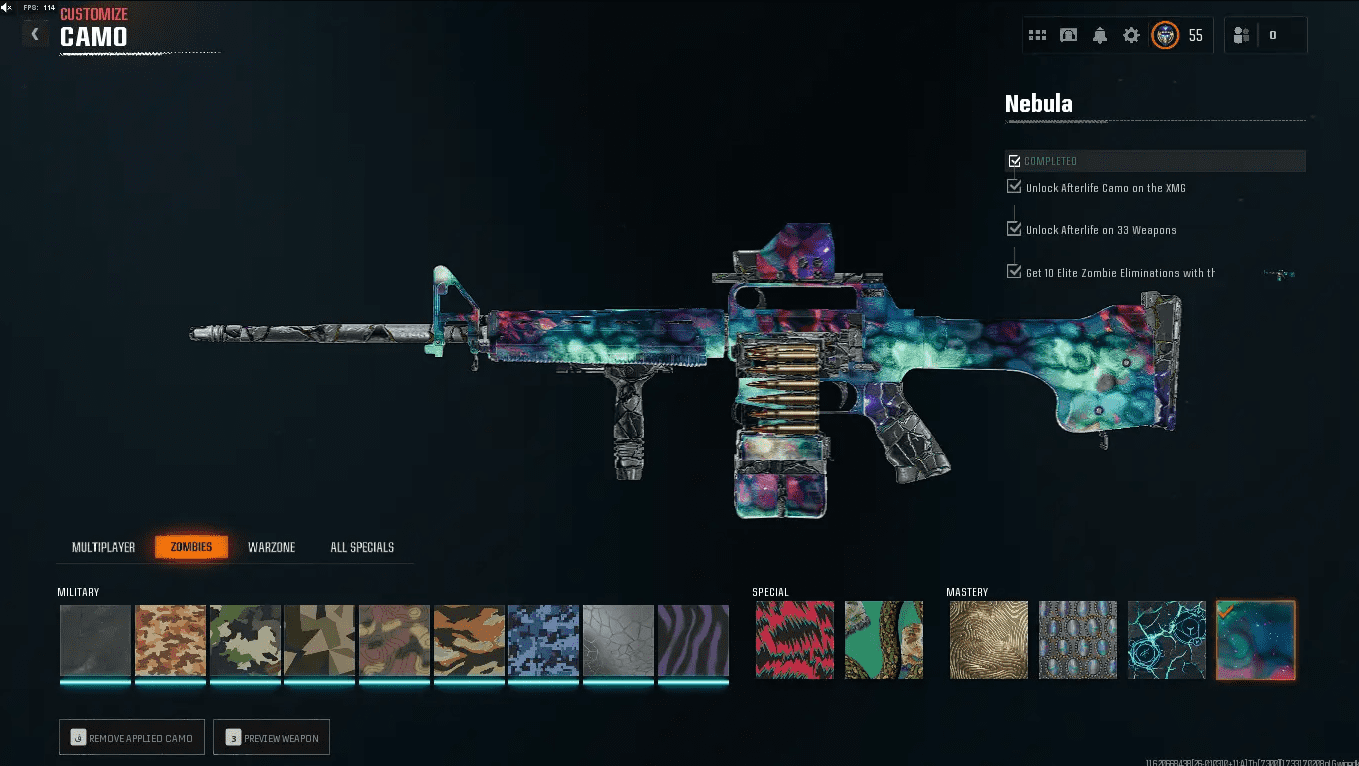Open the Warzone camo tab
The height and width of the screenshot is (766, 1359).
(x=271, y=547)
